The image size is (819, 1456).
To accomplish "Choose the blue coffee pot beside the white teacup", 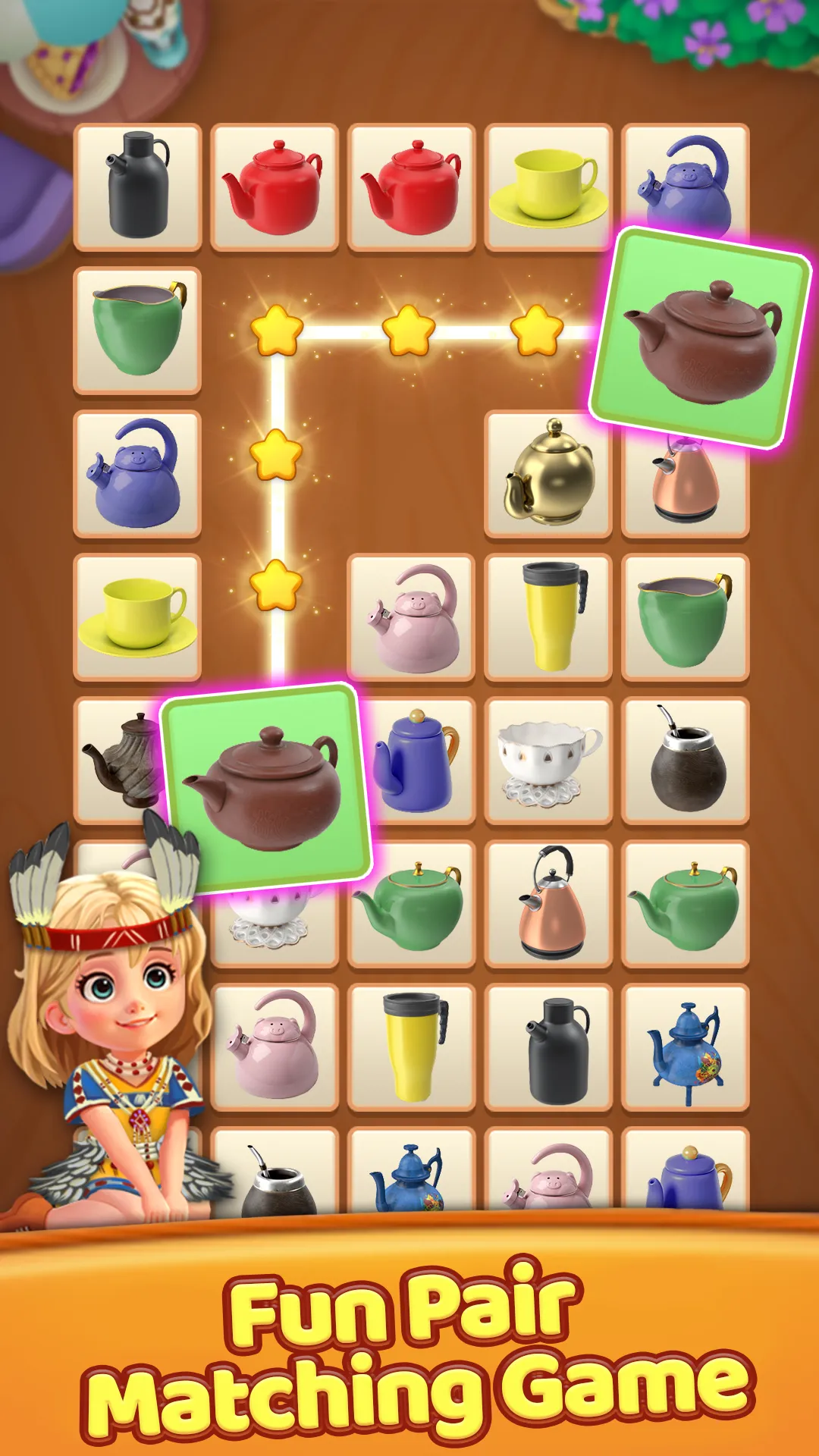I will (416, 761).
